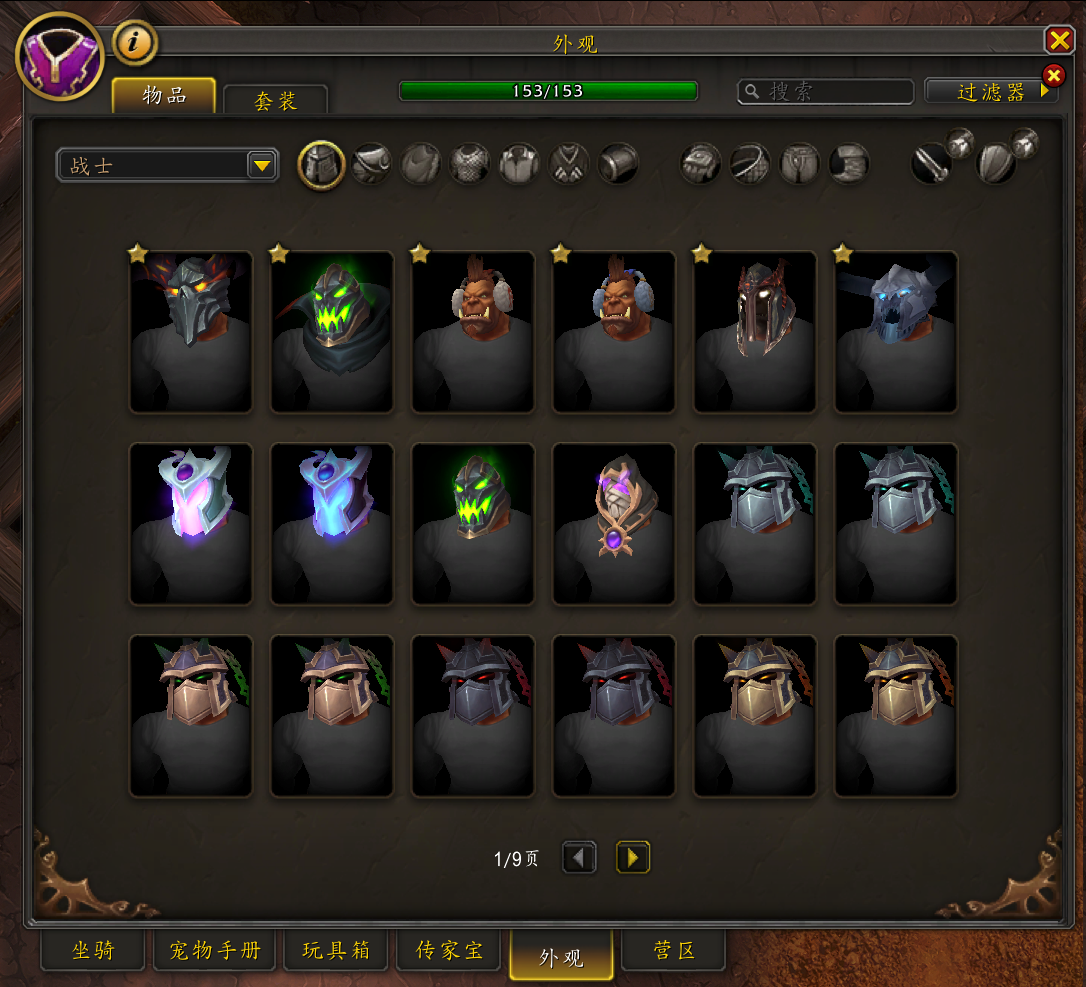Close the 外观 appearance window
The height and width of the screenshot is (987, 1086).
[x=1059, y=40]
